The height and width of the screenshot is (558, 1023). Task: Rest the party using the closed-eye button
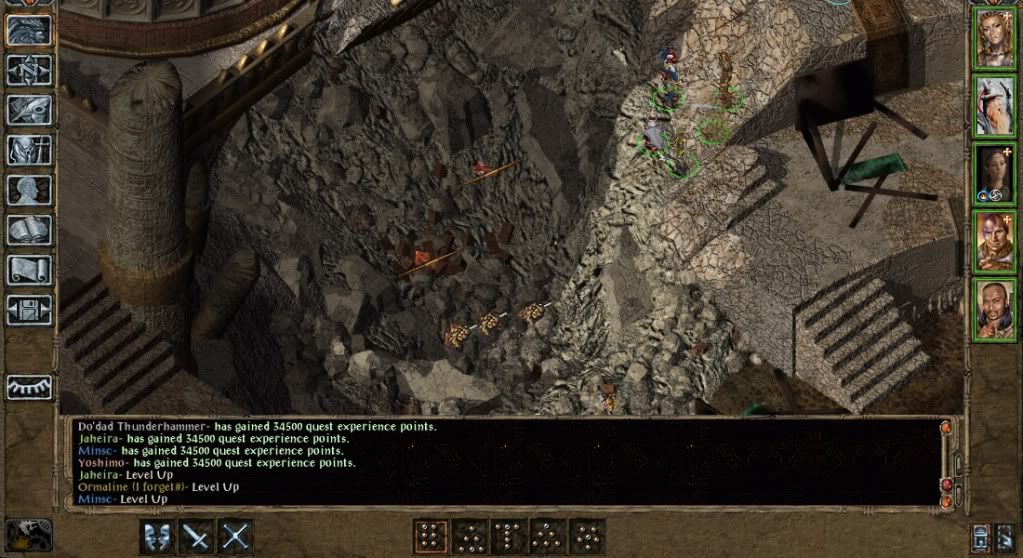(29, 387)
